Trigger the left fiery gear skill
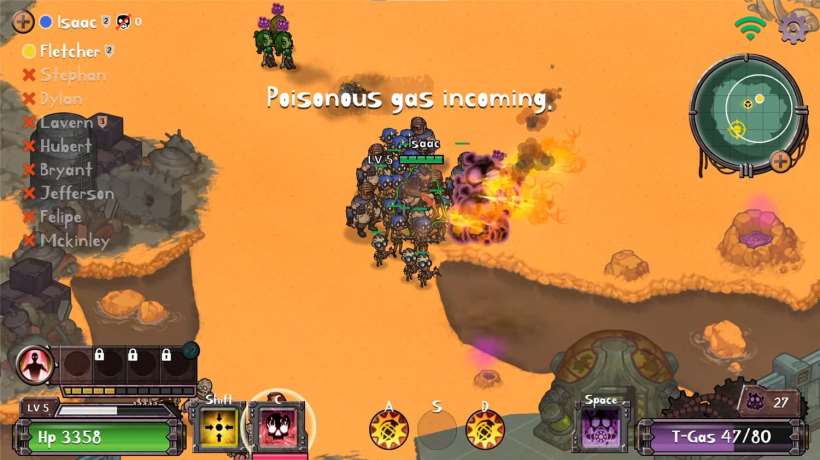Screen dimensions: 820x460 (x=388, y=430)
